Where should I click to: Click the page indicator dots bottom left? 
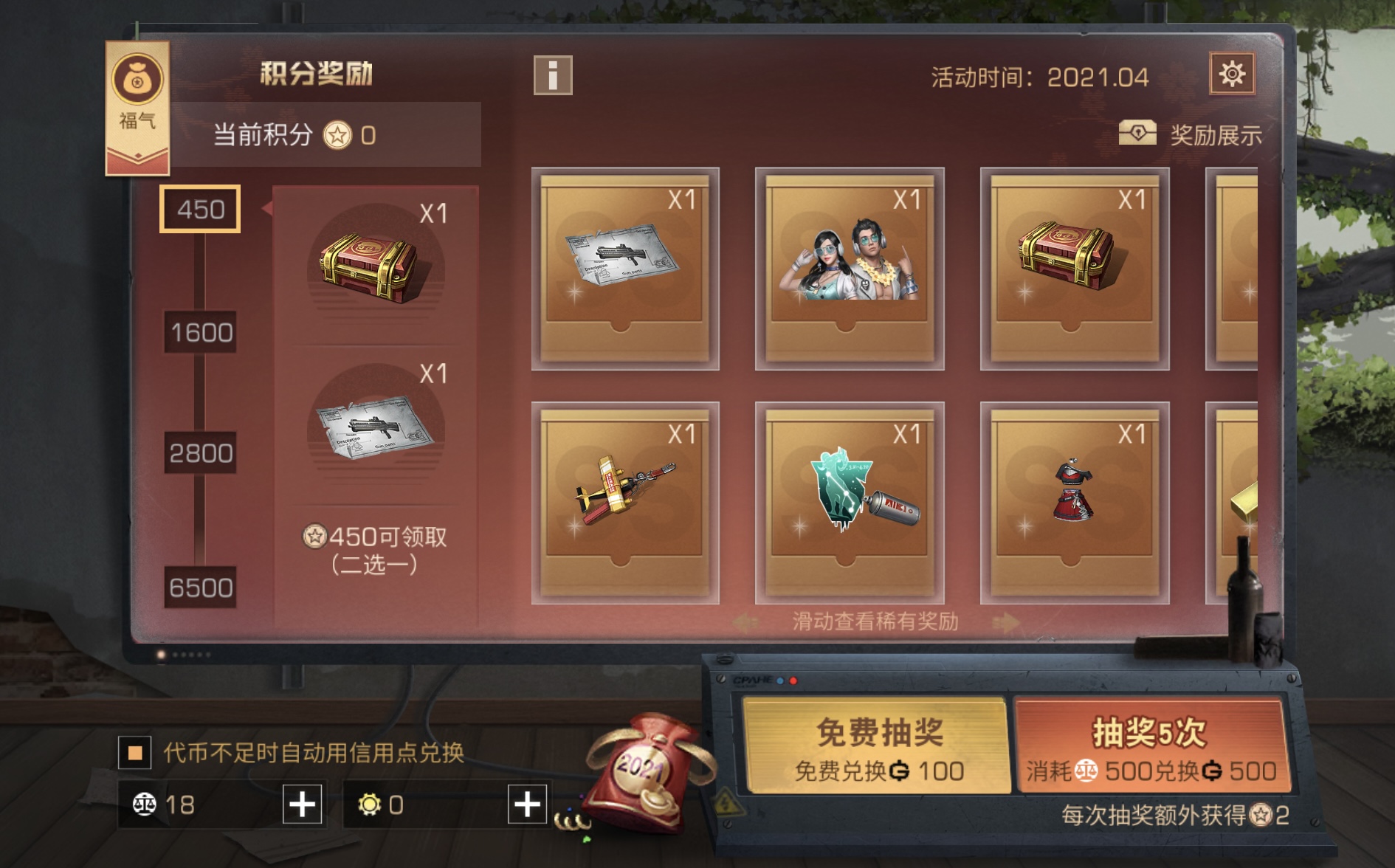coord(183,655)
